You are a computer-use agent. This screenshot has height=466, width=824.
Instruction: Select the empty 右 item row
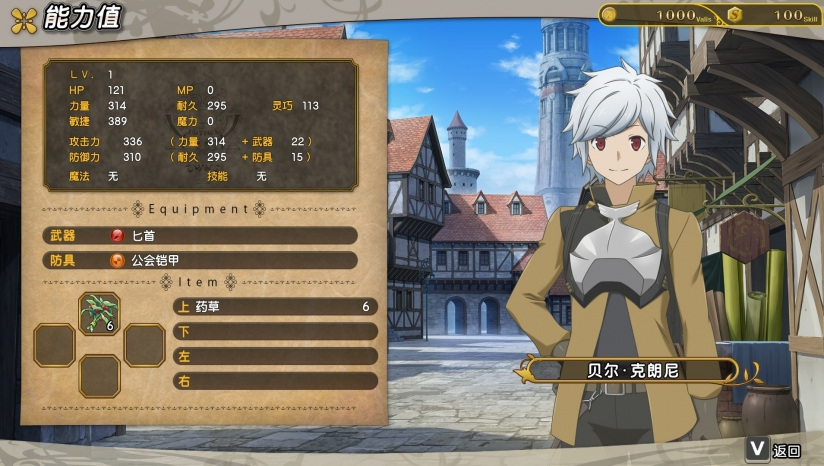point(275,381)
